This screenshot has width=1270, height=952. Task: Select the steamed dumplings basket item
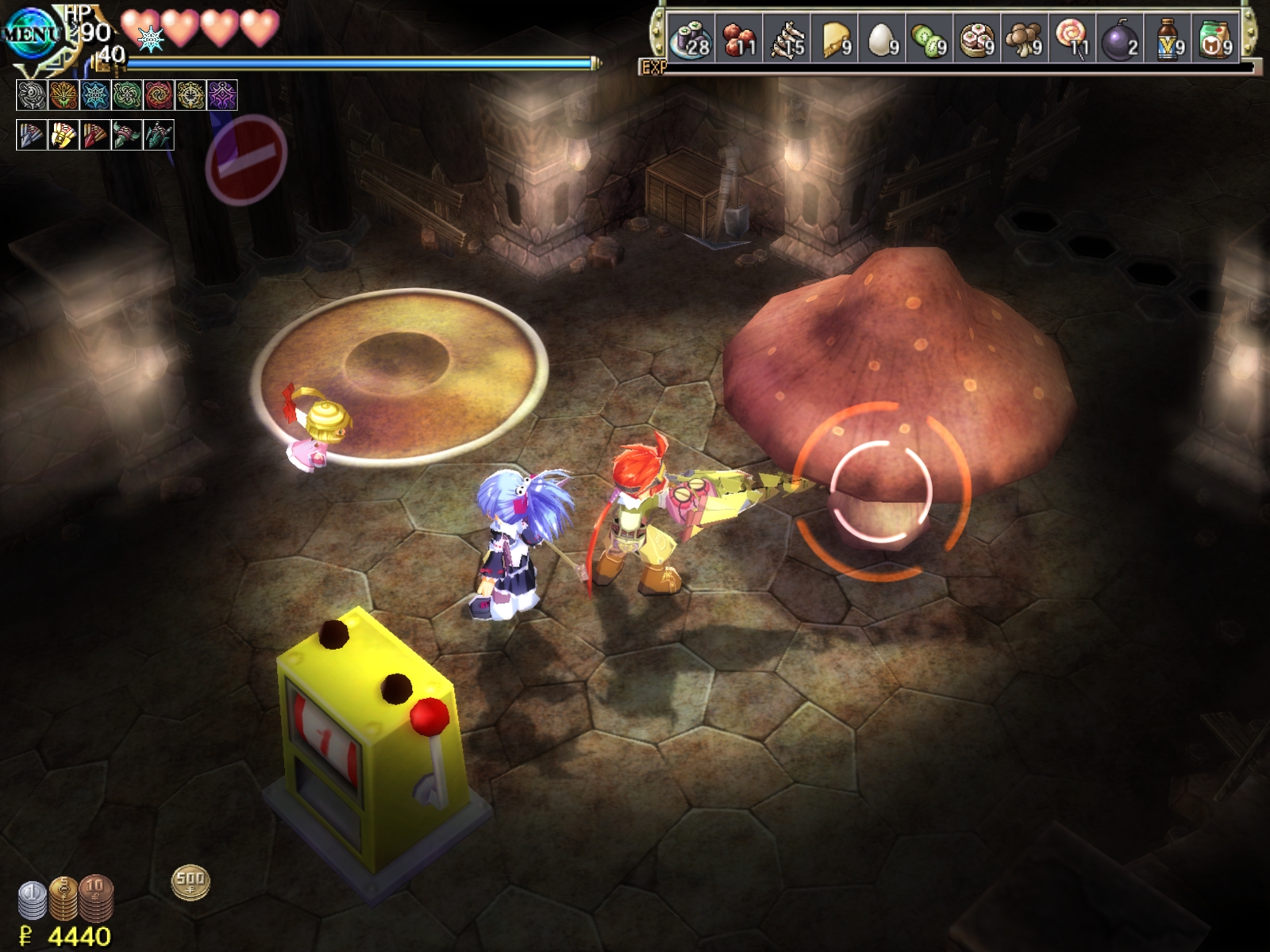(977, 38)
